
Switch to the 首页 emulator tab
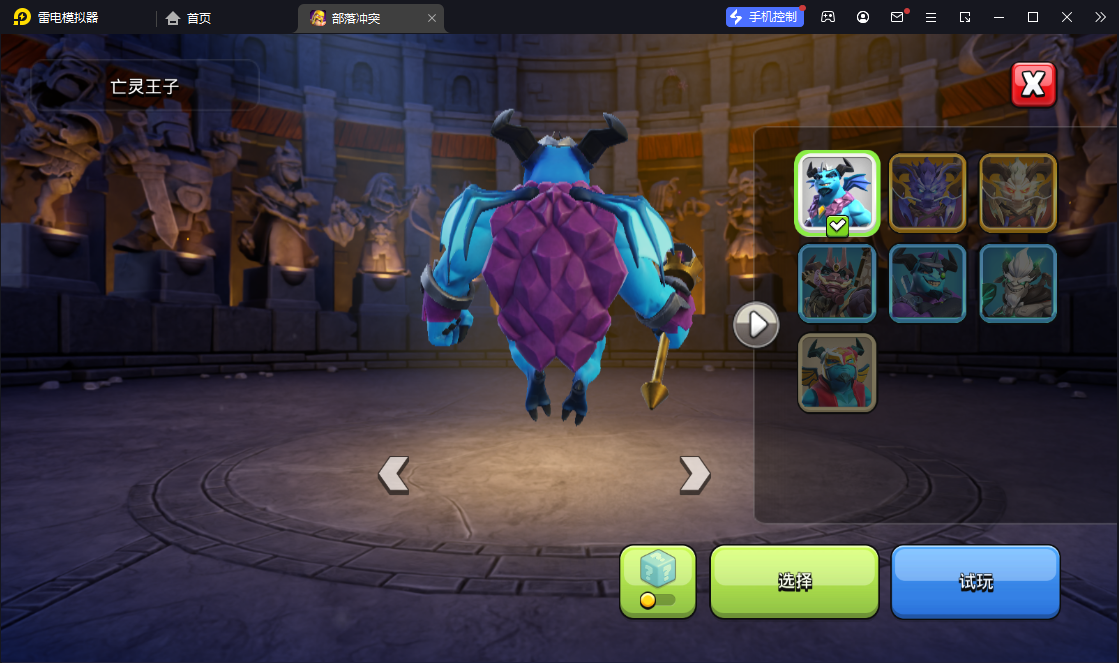click(188, 18)
